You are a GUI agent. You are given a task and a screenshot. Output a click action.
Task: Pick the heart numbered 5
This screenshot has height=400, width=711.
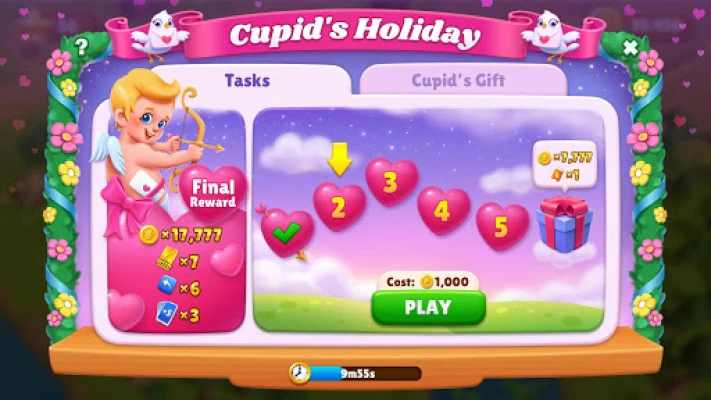(x=502, y=226)
